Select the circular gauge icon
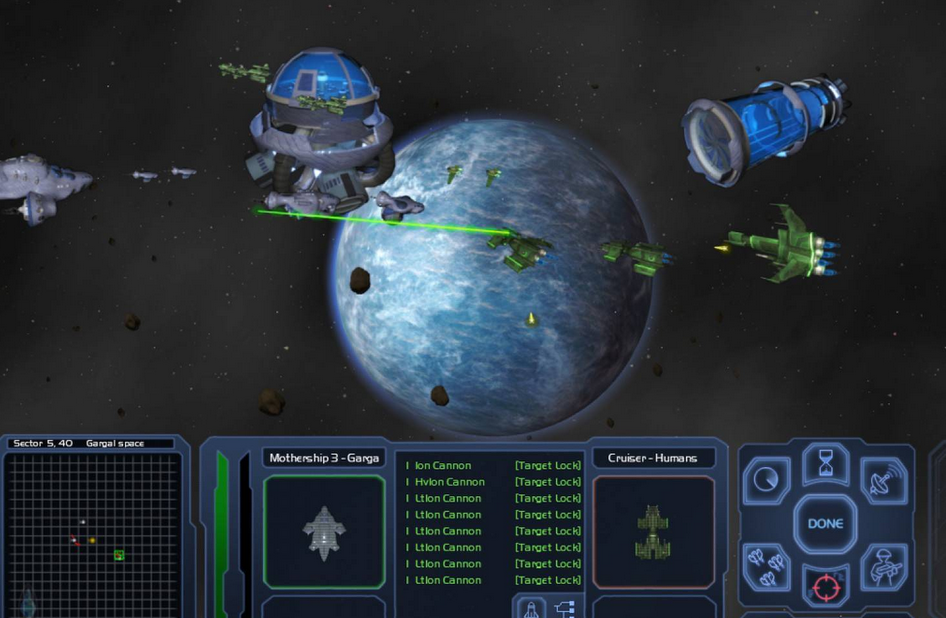Image resolution: width=946 pixels, height=618 pixels. 767,481
